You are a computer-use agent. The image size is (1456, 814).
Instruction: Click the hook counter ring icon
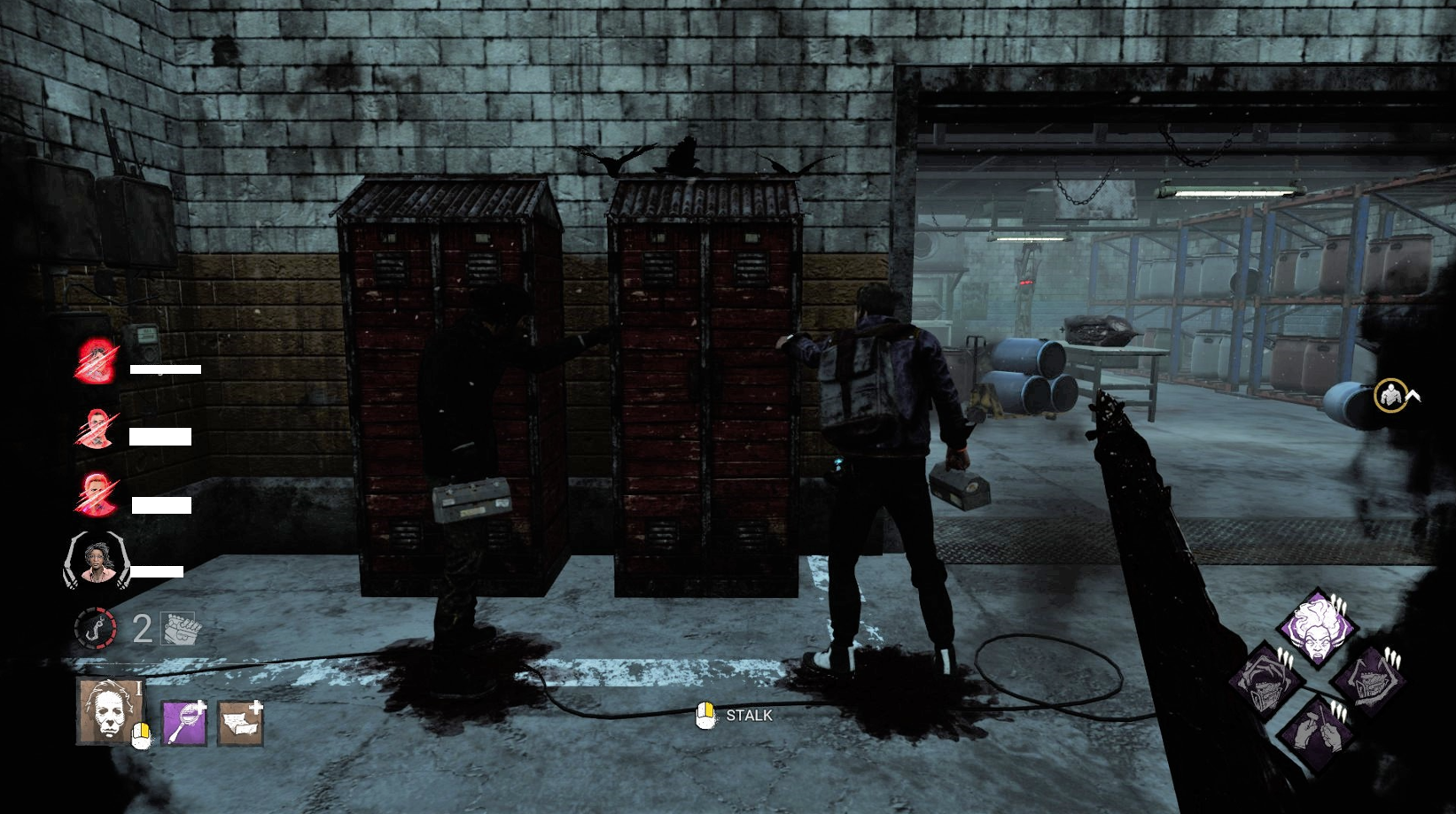pos(96,628)
